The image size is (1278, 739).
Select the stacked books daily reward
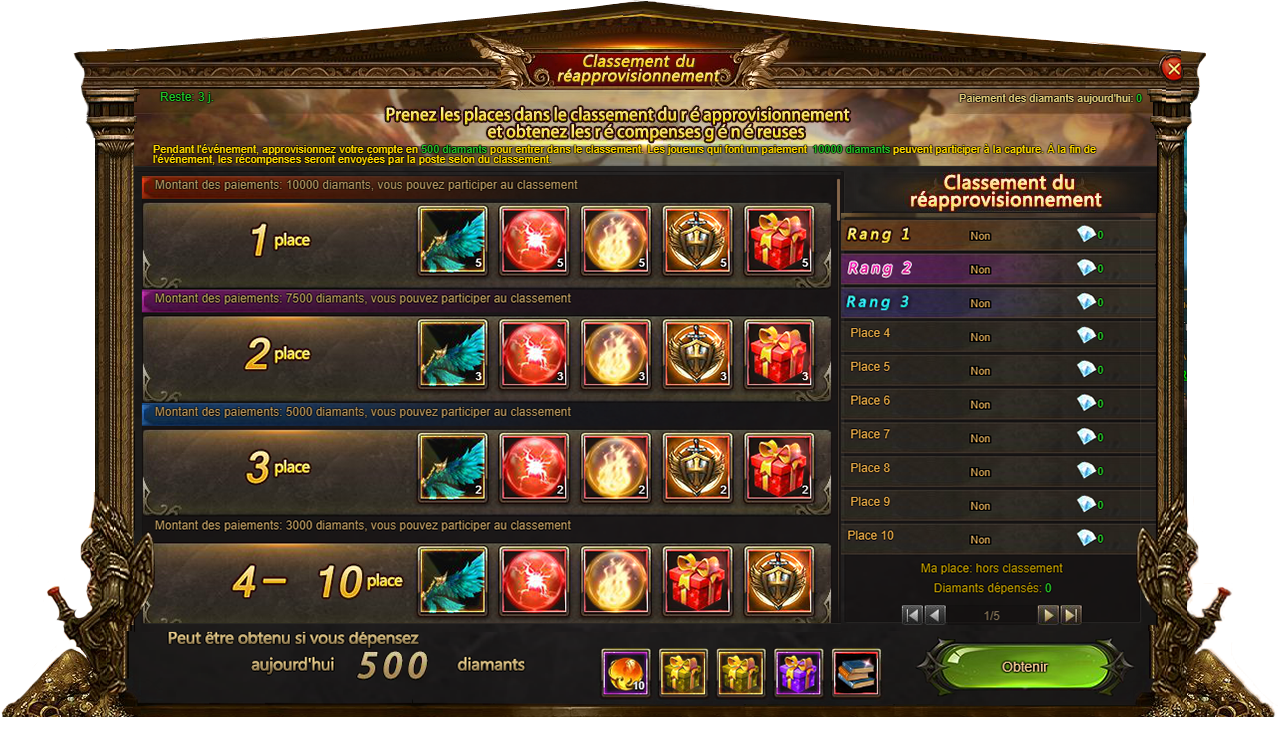pos(856,673)
